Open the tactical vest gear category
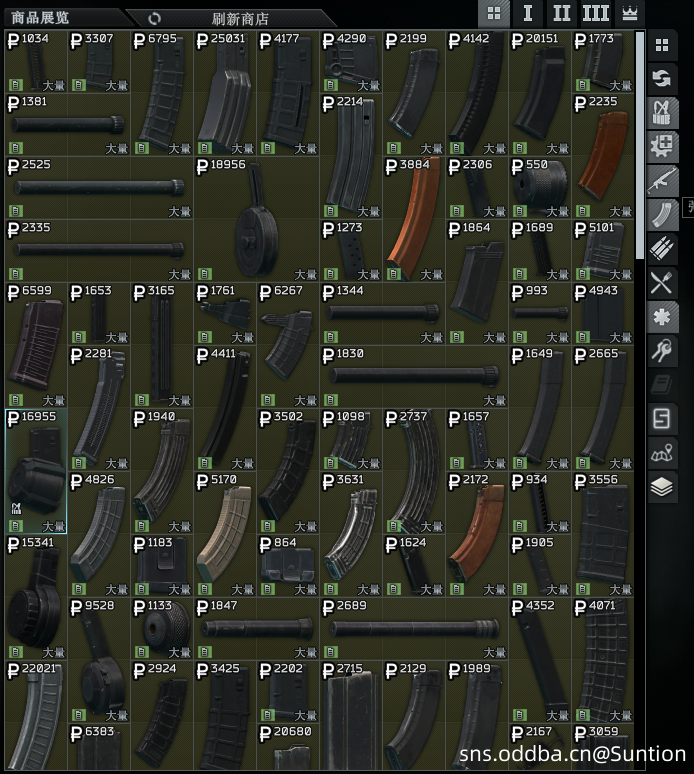 (x=662, y=113)
